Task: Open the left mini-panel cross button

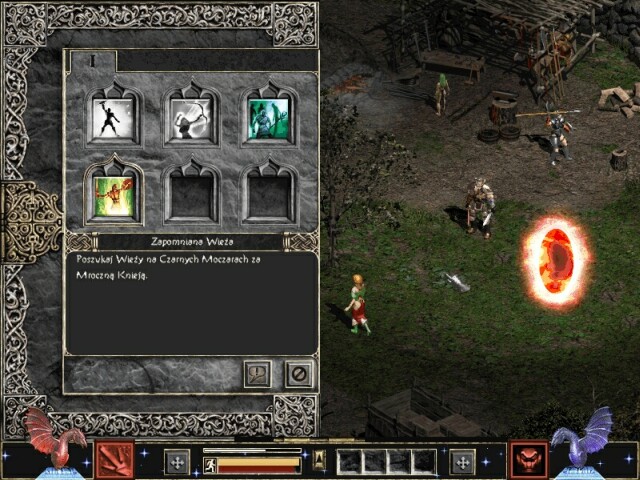Action: [178, 462]
